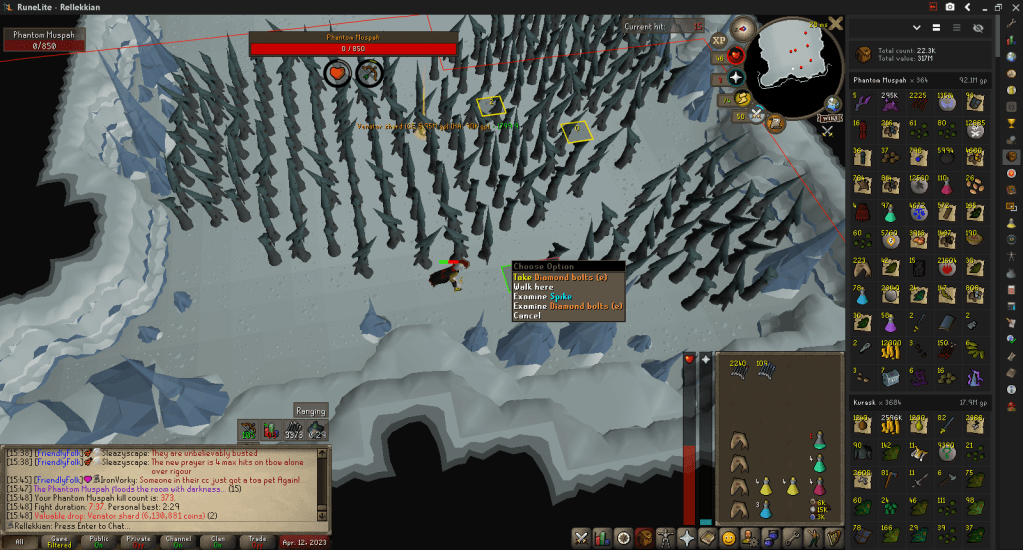The width and height of the screenshot is (1023, 550).
Task: Toggle the XP drops orb
Action: (719, 41)
